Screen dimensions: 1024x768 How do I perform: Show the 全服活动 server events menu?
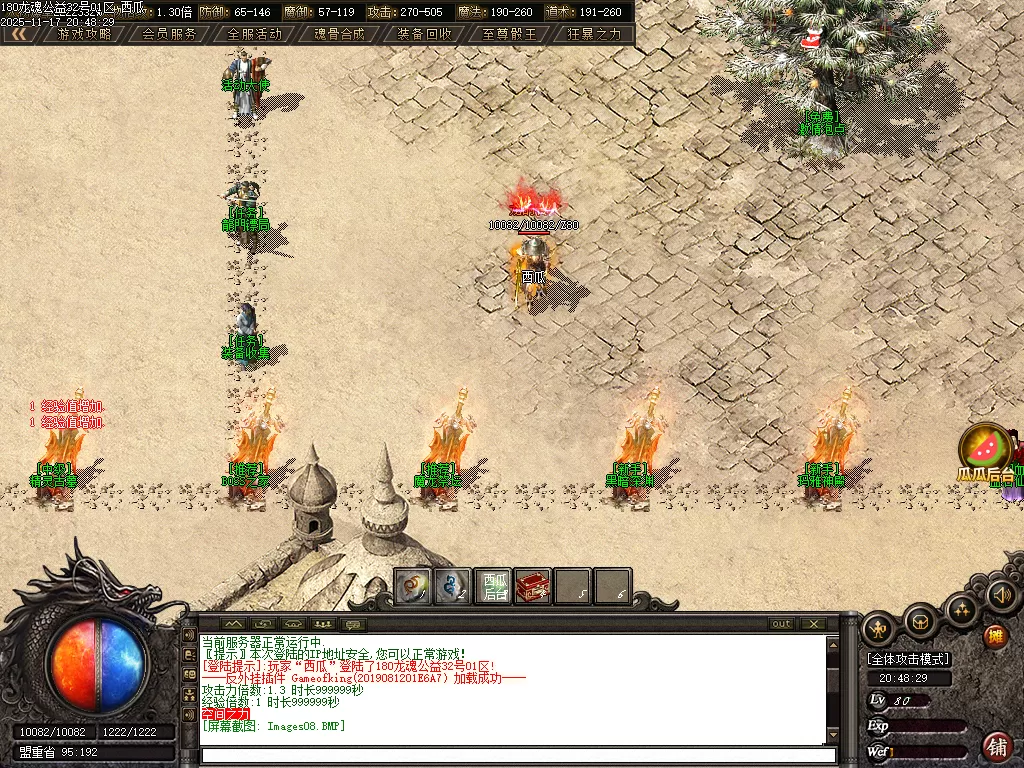tap(255, 33)
